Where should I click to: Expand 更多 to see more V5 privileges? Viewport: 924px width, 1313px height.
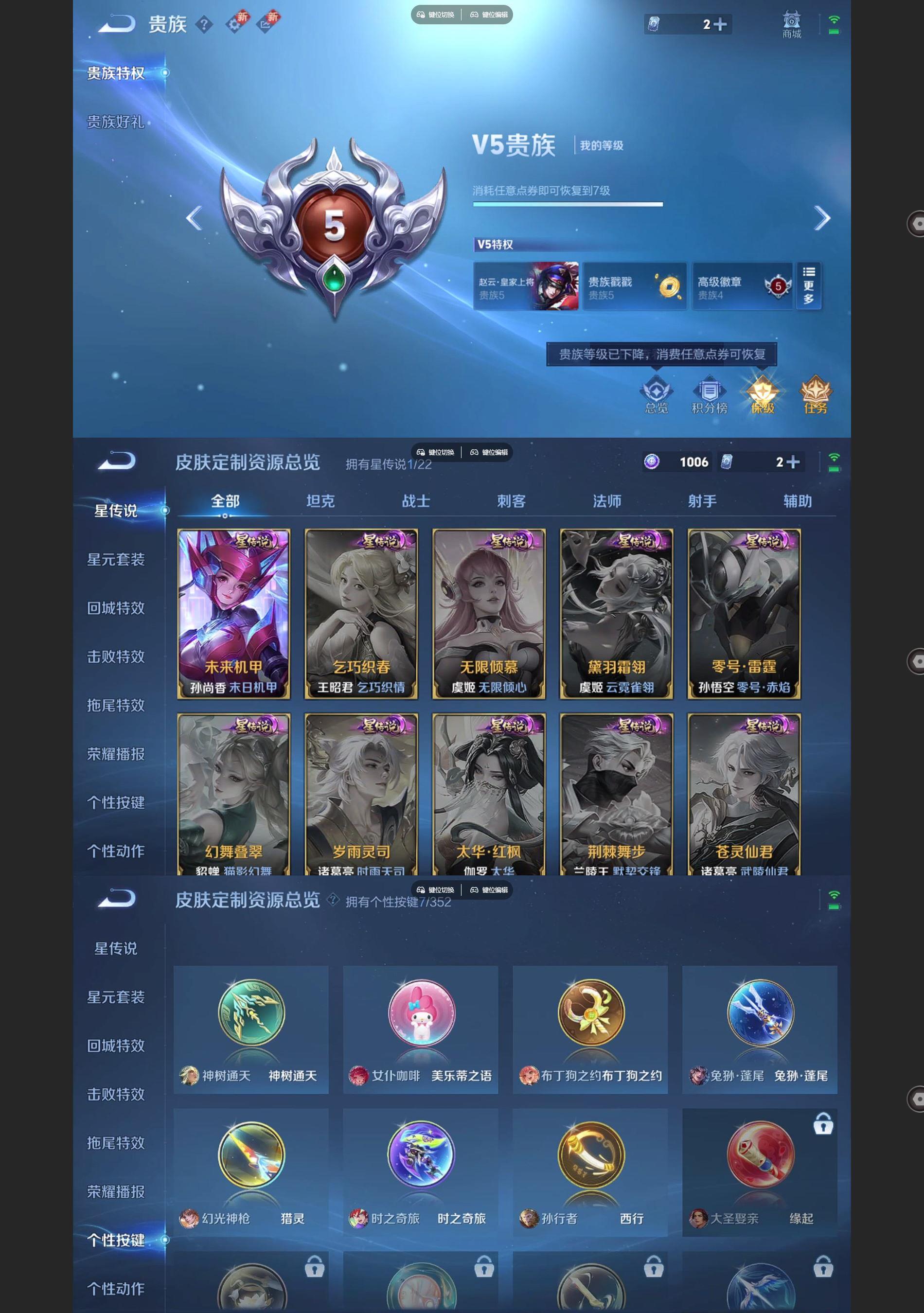coord(808,286)
